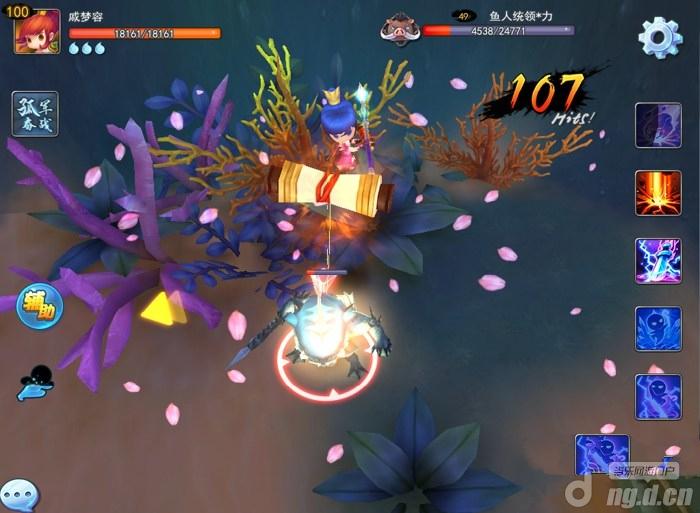Activate the fire pillar skill
700x513 pixels.
(658, 193)
